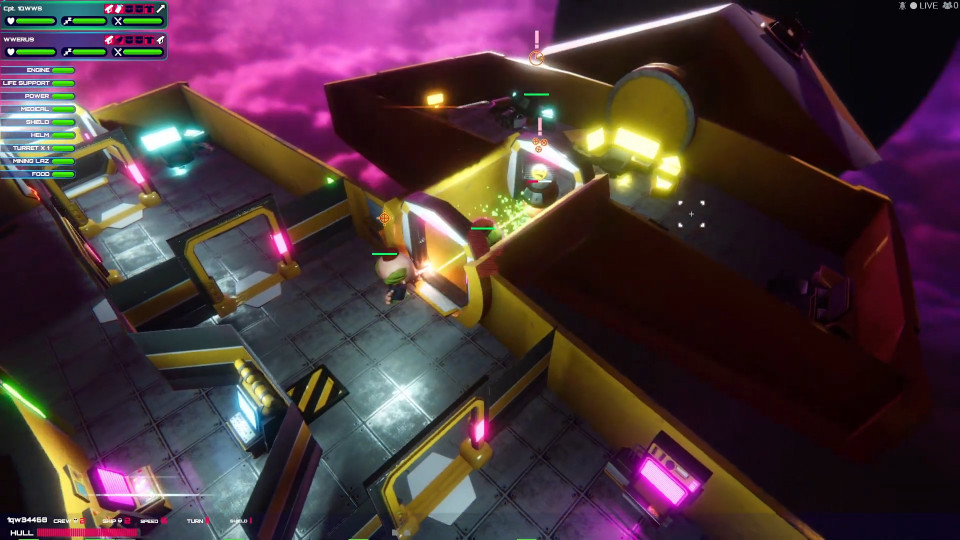Select the FOOD system row
The height and width of the screenshot is (540, 960).
coord(38,174)
